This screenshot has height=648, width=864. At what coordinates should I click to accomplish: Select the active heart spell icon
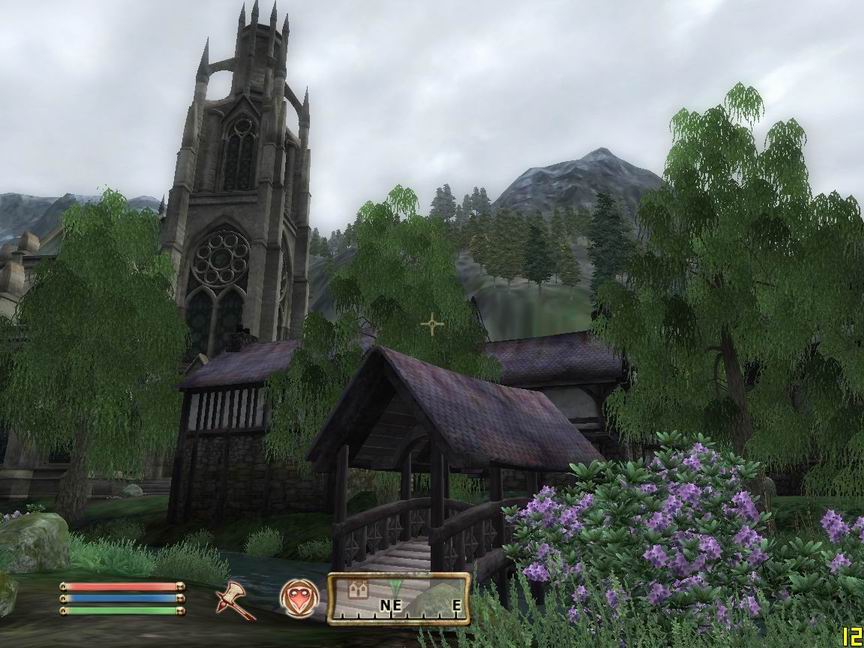click(x=299, y=598)
